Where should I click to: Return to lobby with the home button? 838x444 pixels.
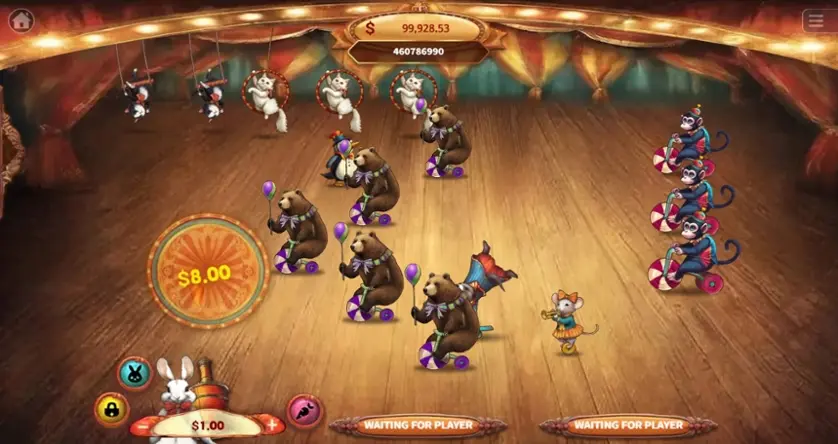coord(20,20)
